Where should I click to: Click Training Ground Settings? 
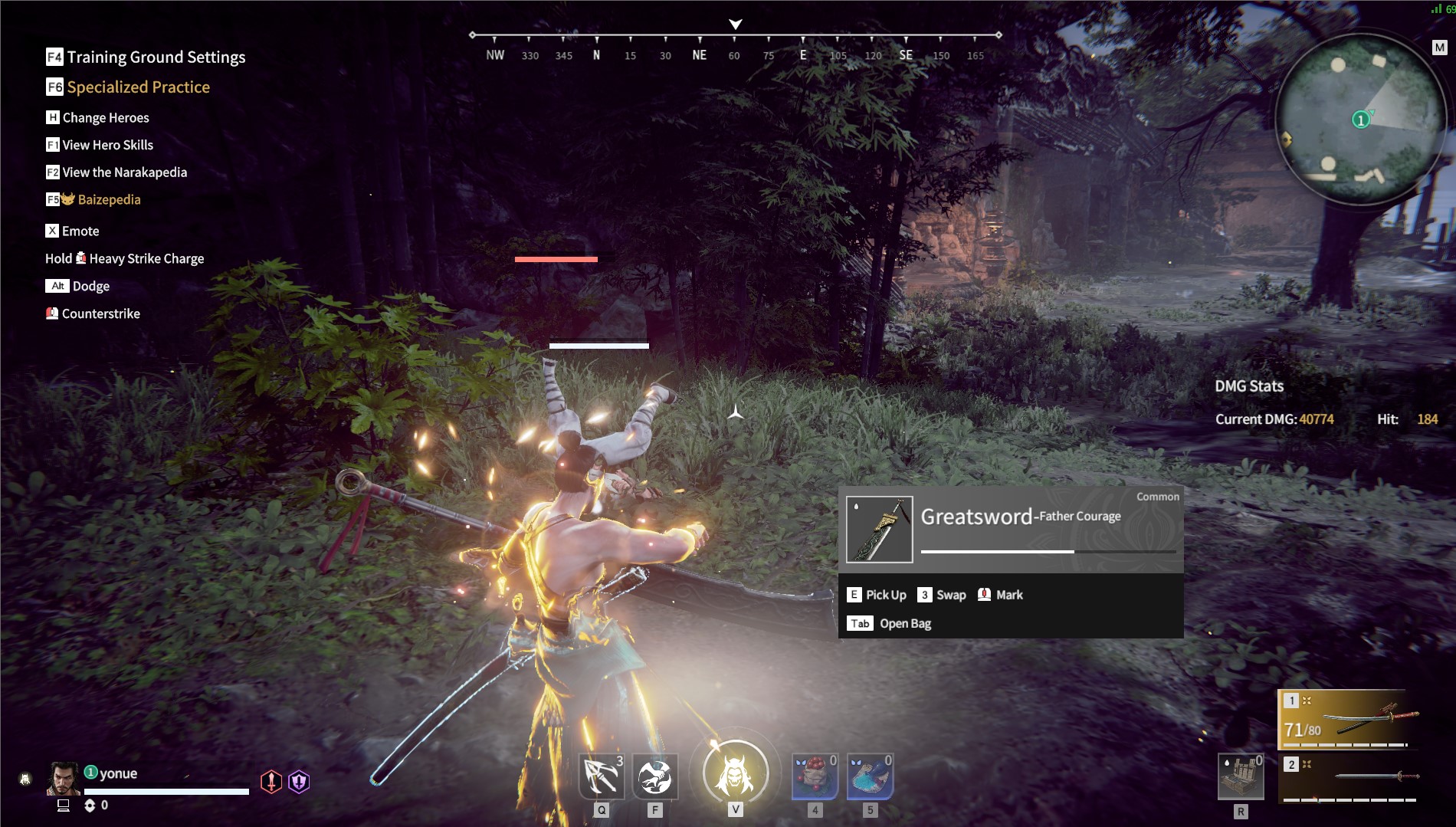156,57
